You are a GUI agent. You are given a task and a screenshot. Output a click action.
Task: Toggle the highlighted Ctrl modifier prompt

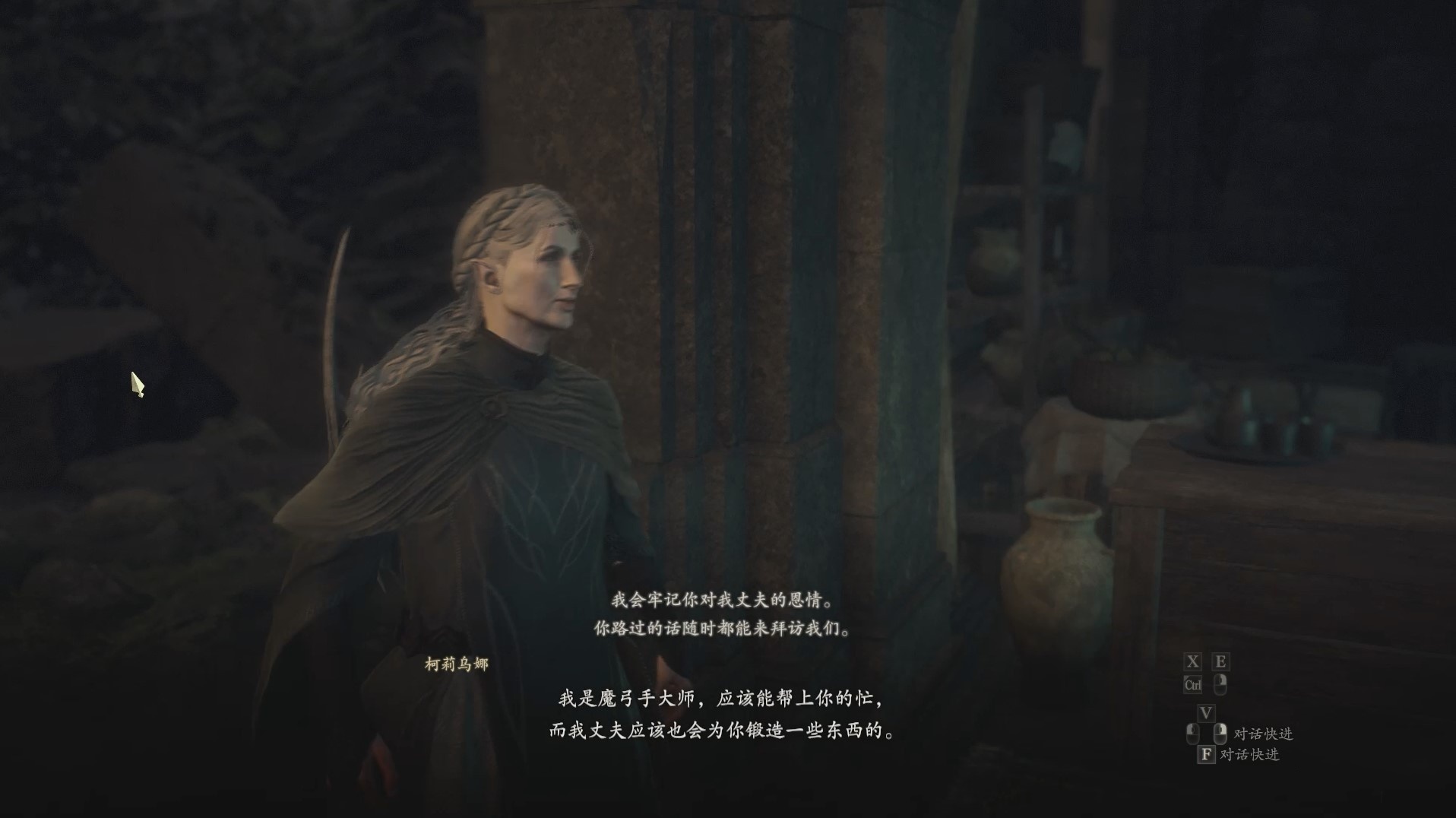pos(1193,684)
